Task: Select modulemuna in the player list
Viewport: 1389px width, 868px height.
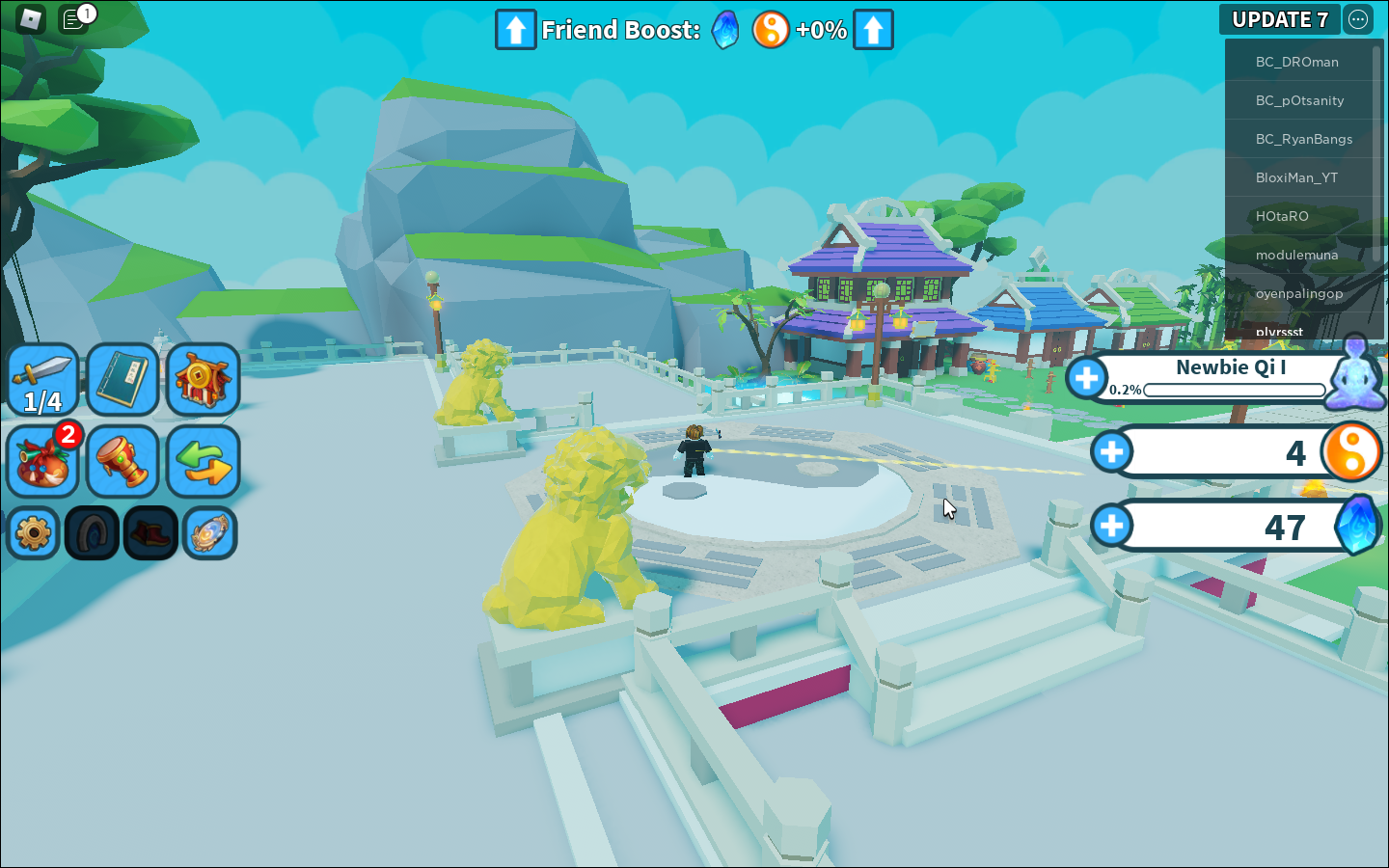Action: [x=1296, y=255]
